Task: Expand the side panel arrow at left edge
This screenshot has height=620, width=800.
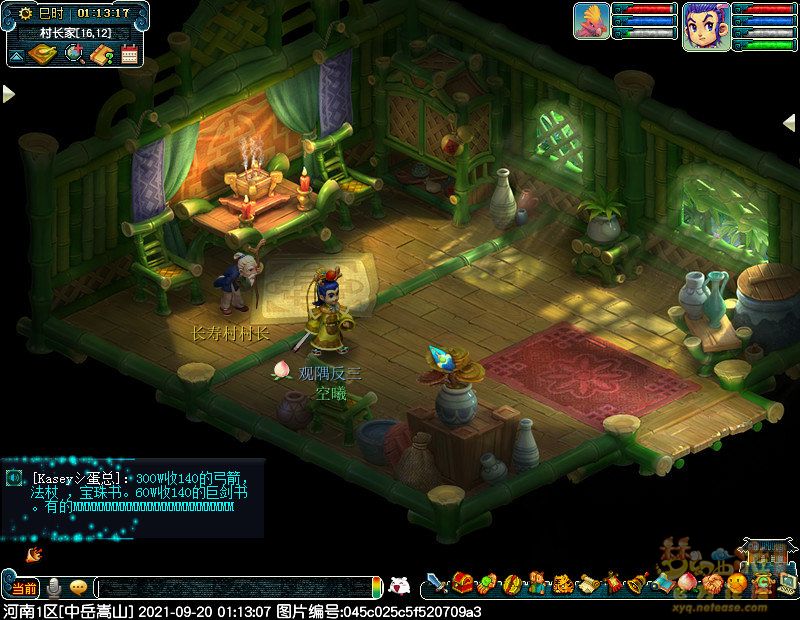Action: pos(8,94)
